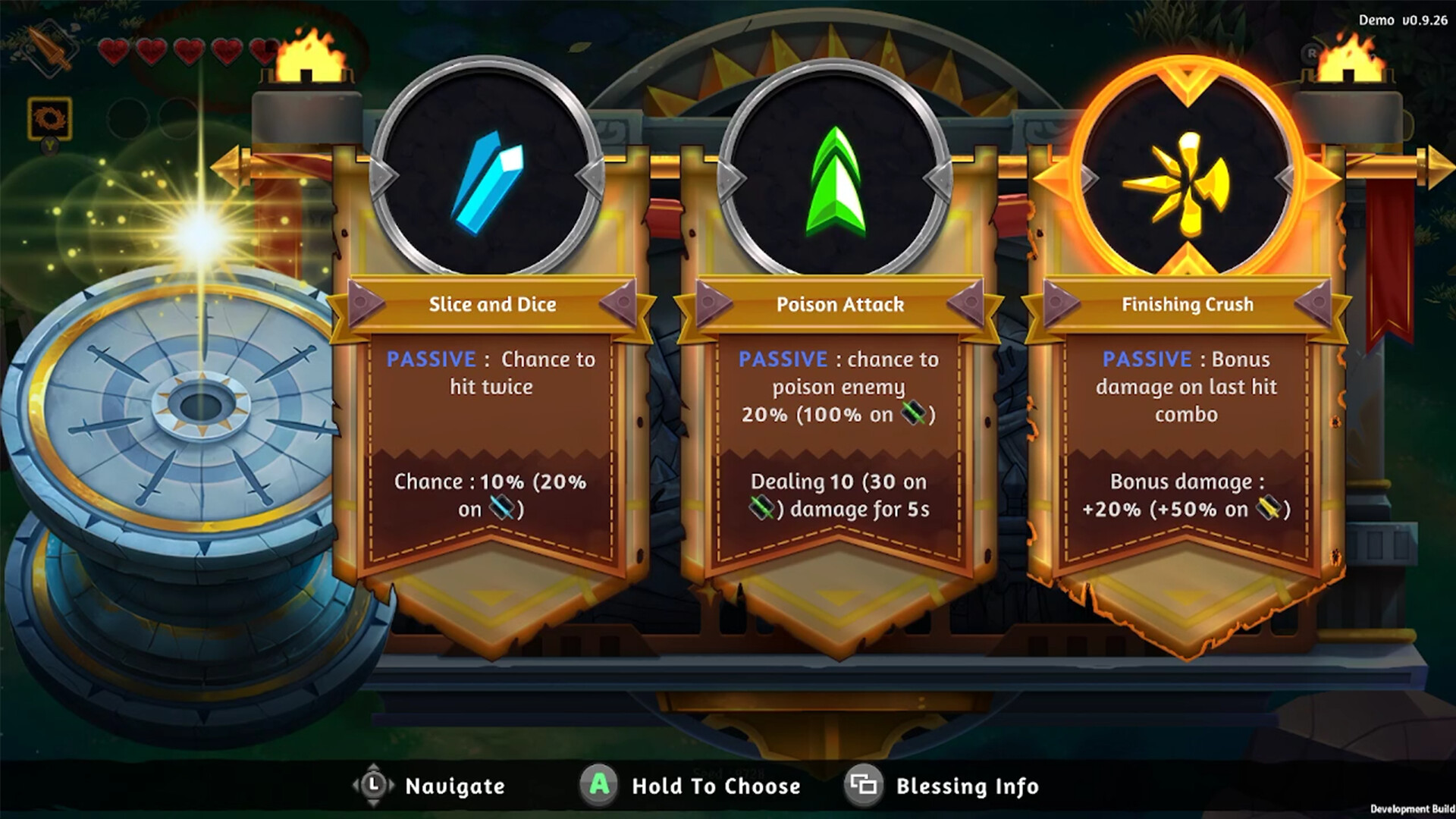The height and width of the screenshot is (819, 1456).
Task: Select the Finishing Crush blessing
Action: coord(1187,425)
